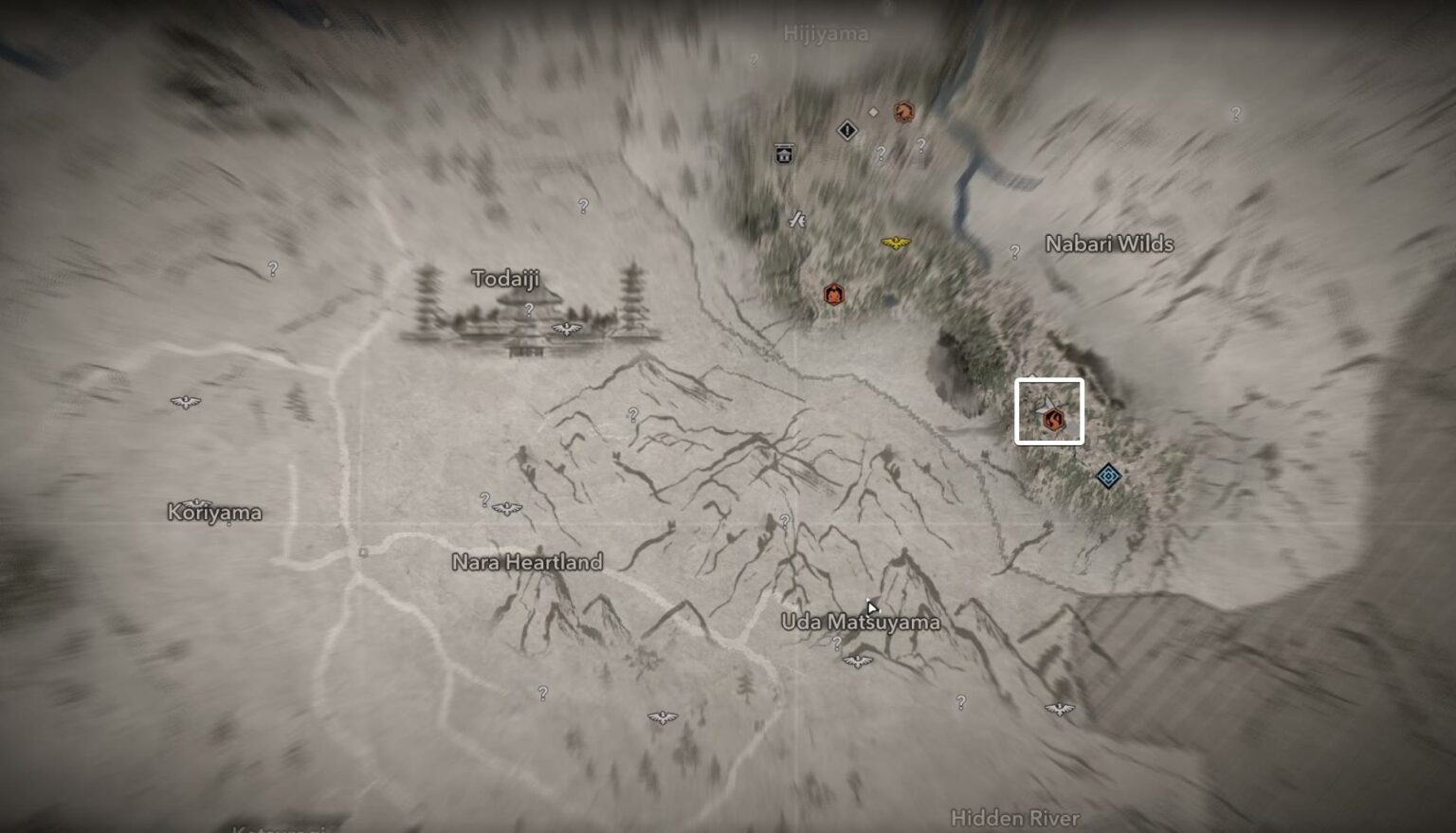Open the small white diamond marker near the stable

pyautogui.click(x=873, y=113)
